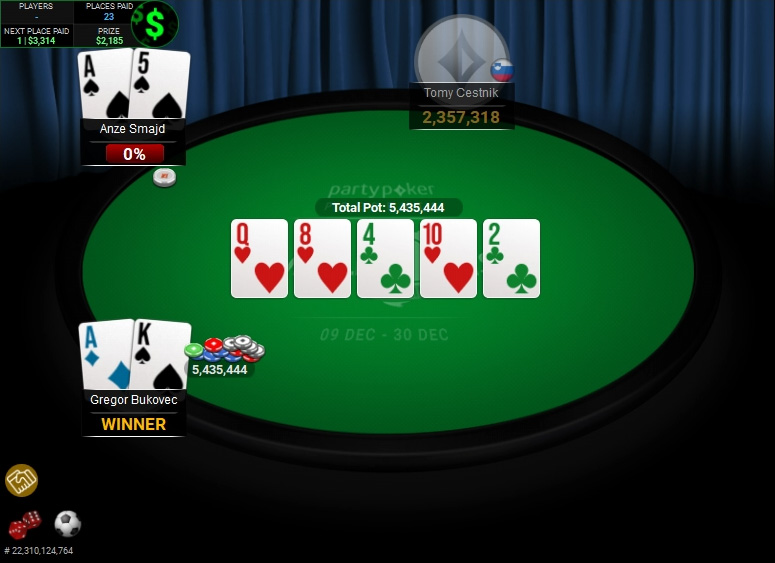Click Anze Smajd's player nameplate
The image size is (775, 563).
133,129
